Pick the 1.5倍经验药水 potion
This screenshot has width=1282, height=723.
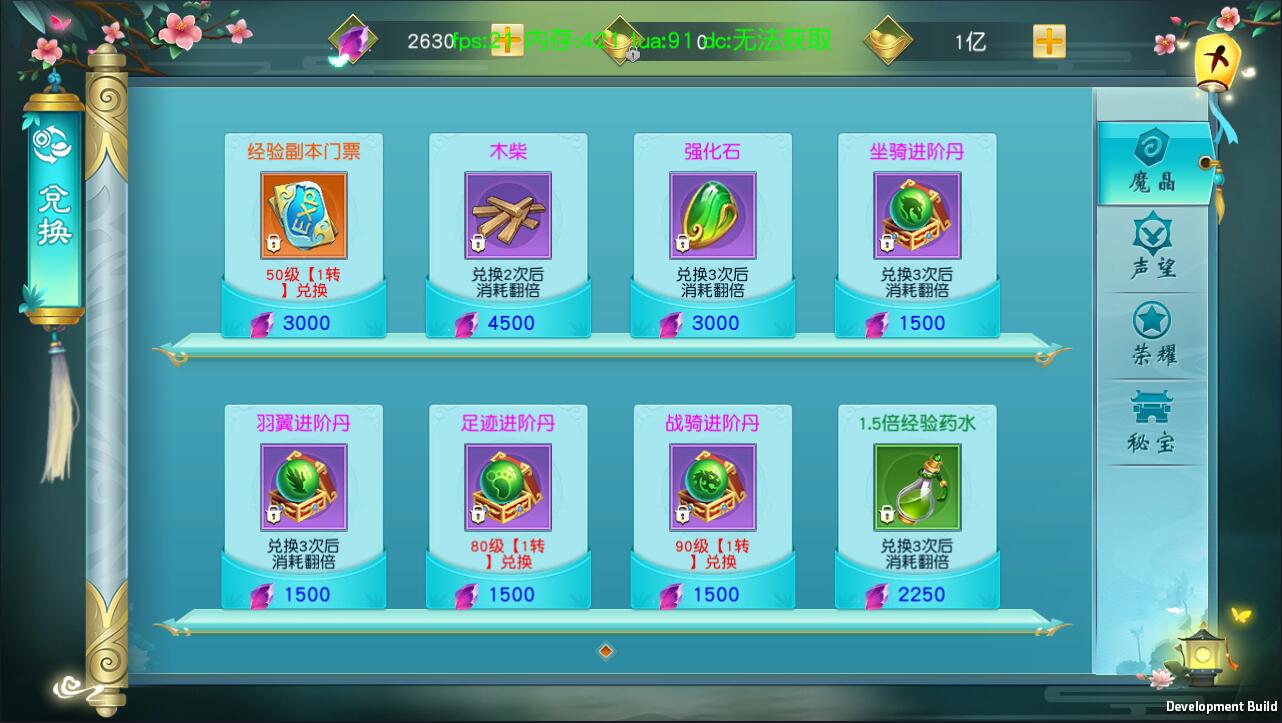click(917, 487)
